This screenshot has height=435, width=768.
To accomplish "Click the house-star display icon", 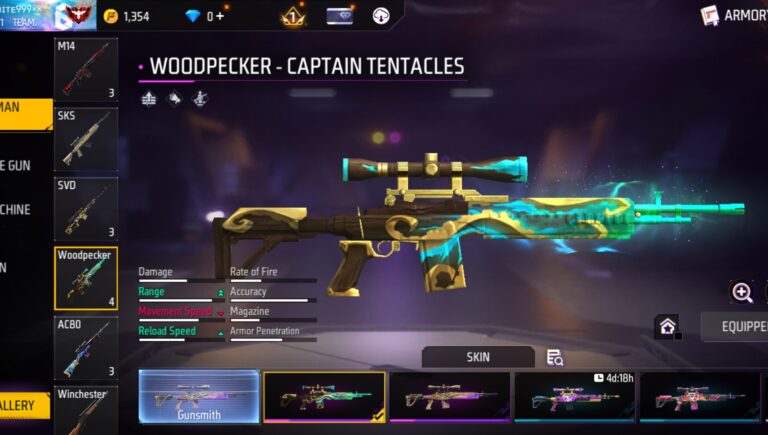I will [667, 327].
